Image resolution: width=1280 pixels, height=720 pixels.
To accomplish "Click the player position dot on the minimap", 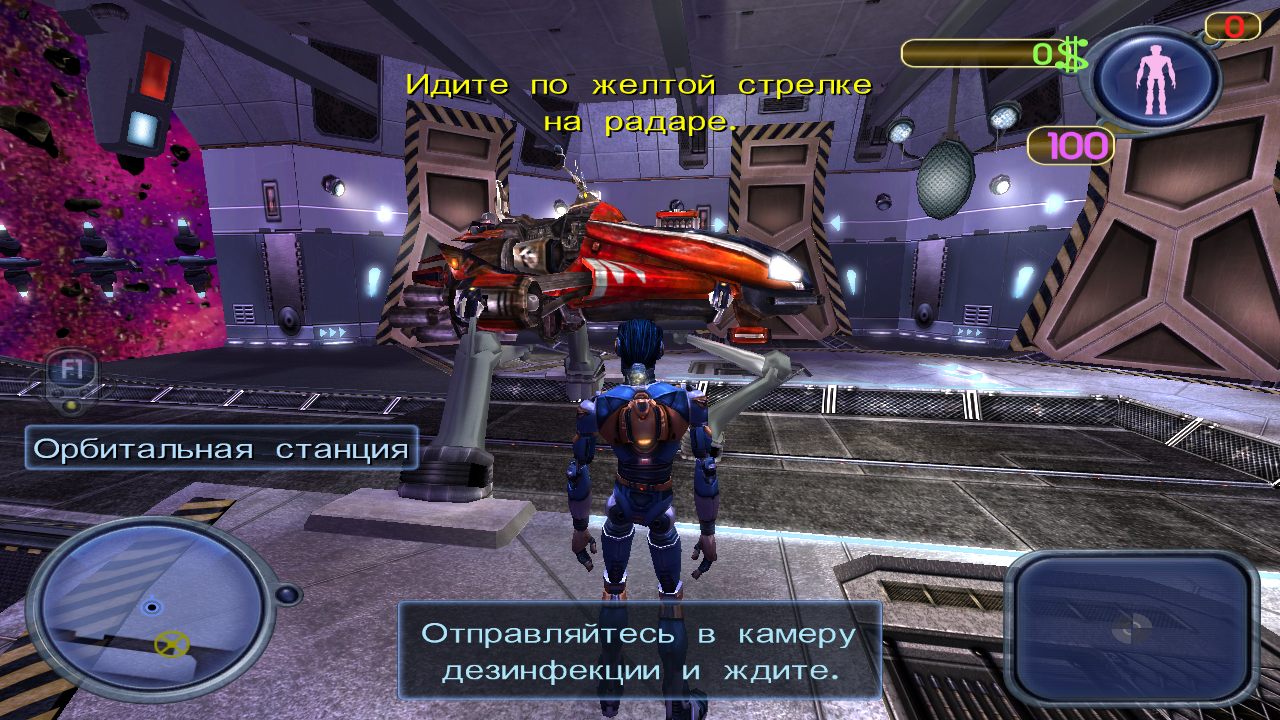I will coord(150,605).
